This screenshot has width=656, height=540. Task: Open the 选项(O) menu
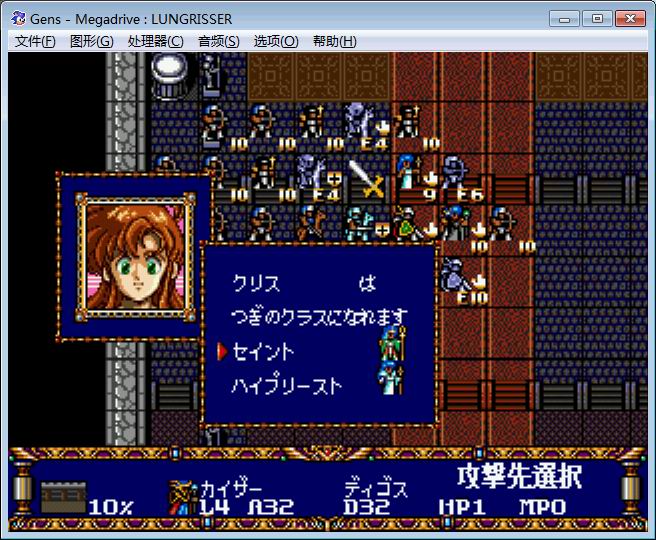[276, 41]
